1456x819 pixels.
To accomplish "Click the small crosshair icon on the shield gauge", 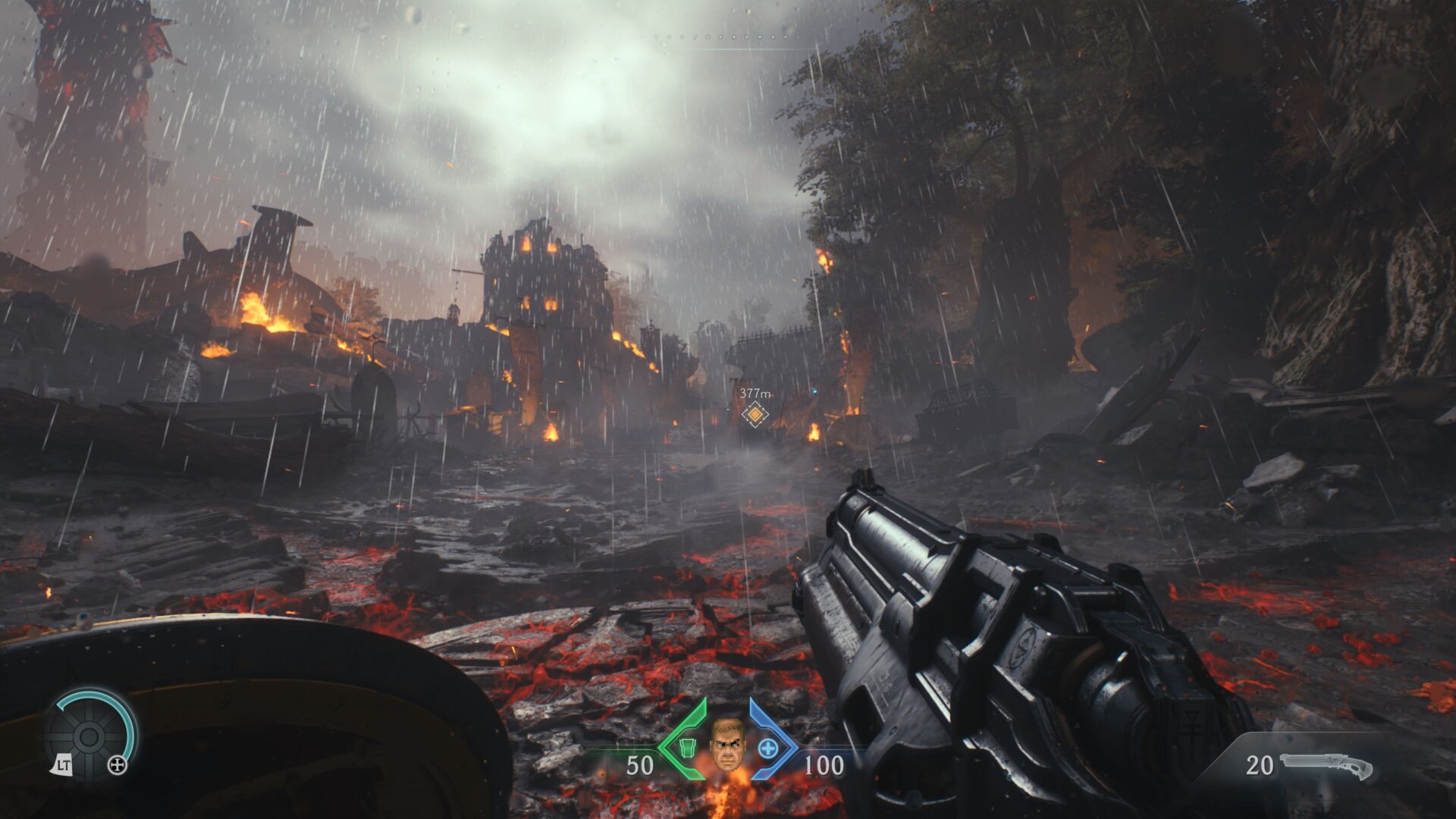I will tap(118, 765).
